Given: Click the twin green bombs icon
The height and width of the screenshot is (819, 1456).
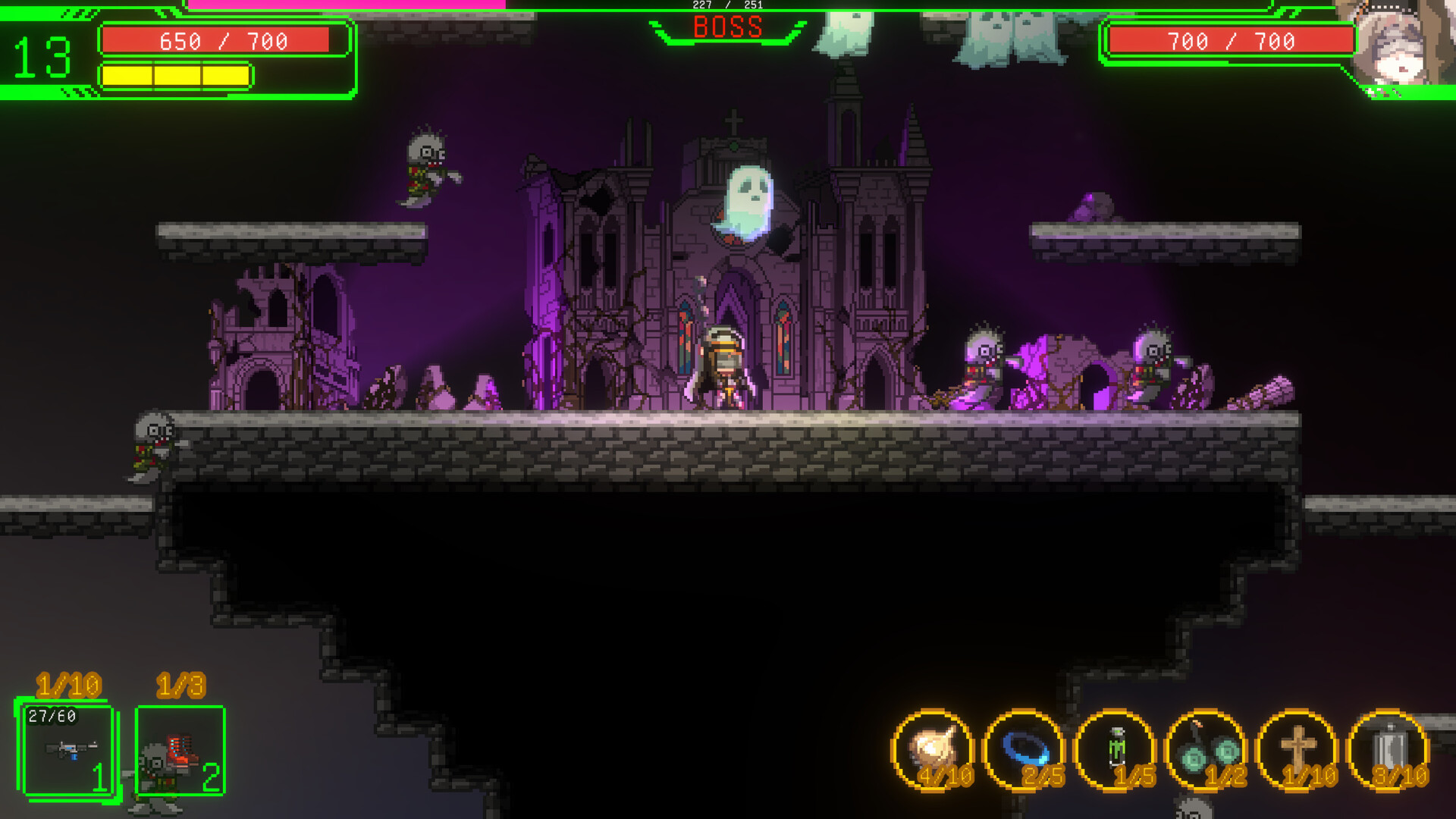Looking at the screenshot, I should [x=1206, y=750].
